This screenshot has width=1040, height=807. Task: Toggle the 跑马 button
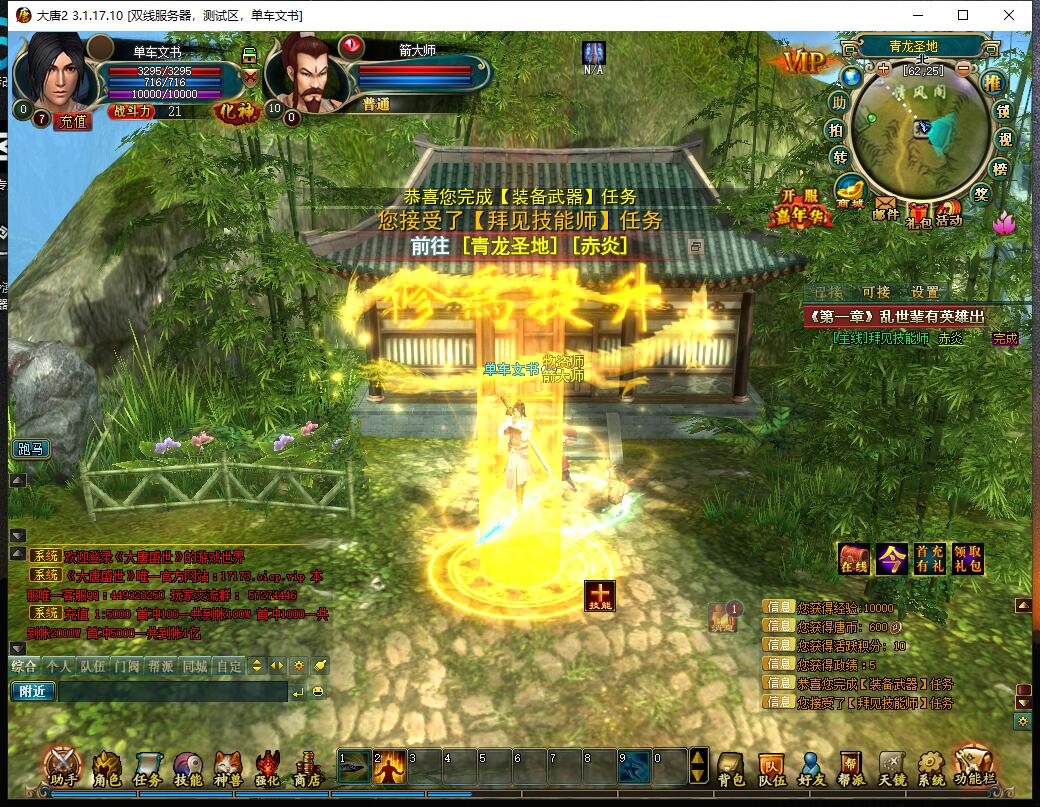point(31,449)
